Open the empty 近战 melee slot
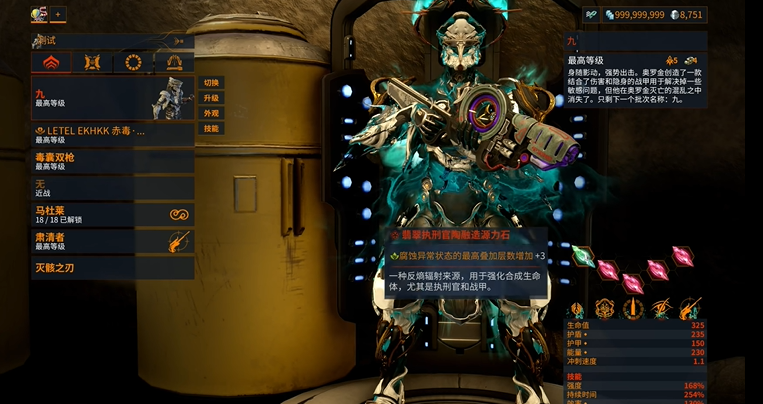Screen dimensions: 763x404 pyautogui.click(x=112, y=188)
